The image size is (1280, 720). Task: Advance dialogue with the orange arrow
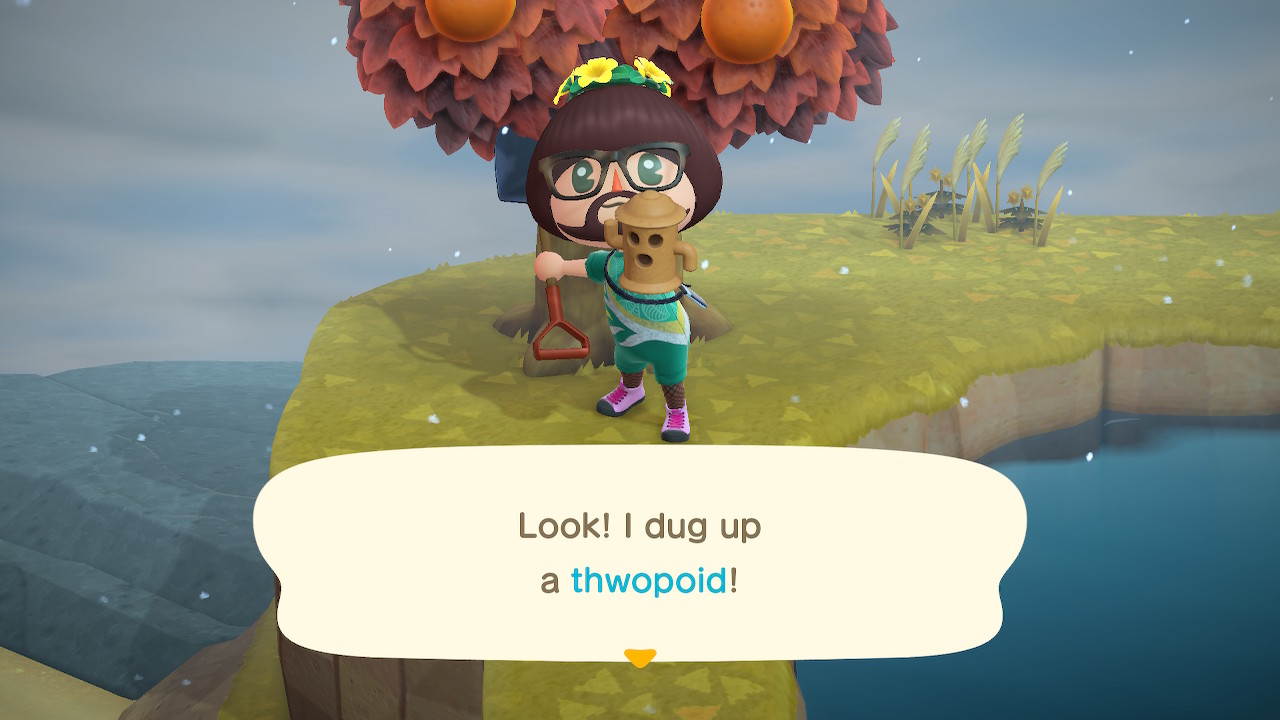[x=640, y=657]
